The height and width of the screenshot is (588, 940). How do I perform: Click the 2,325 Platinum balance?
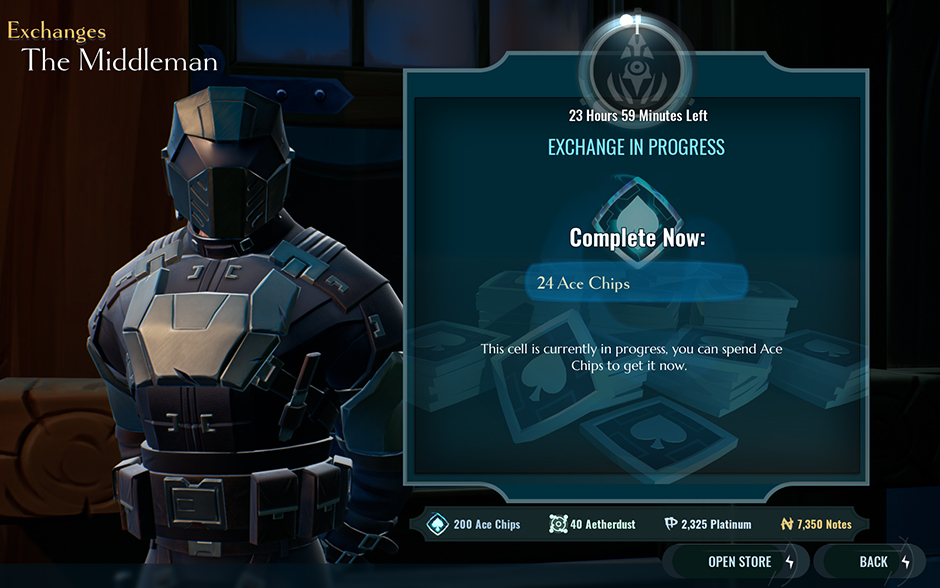tap(707, 524)
